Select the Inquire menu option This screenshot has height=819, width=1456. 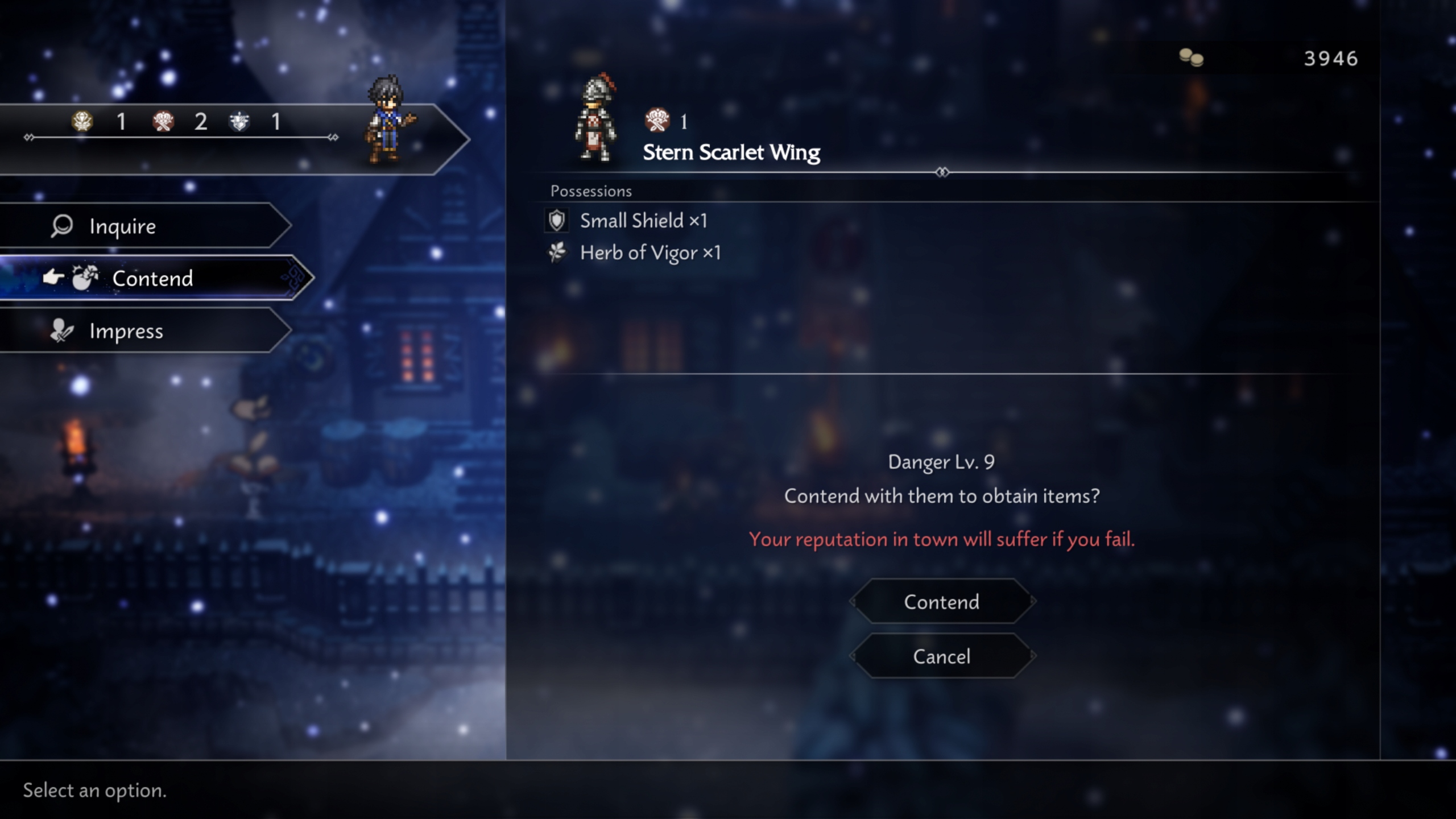click(x=122, y=226)
